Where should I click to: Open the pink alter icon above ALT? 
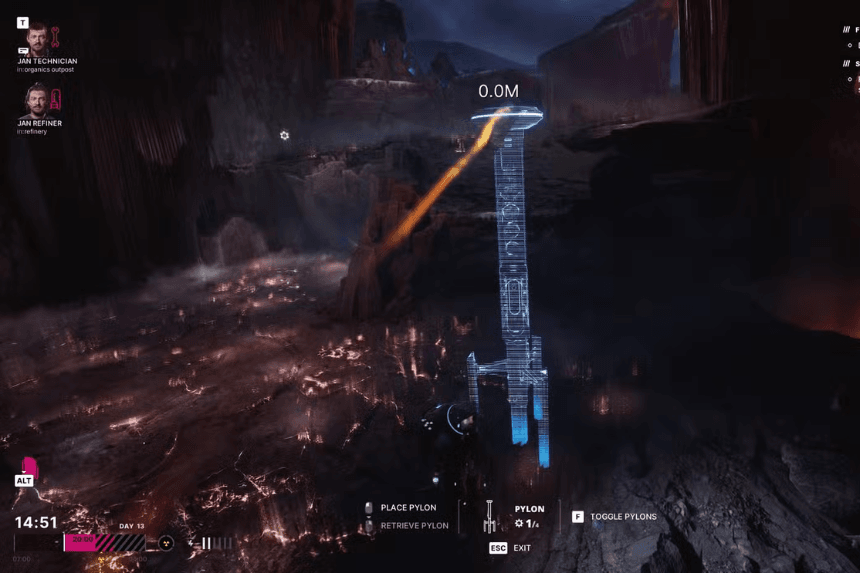click(29, 466)
